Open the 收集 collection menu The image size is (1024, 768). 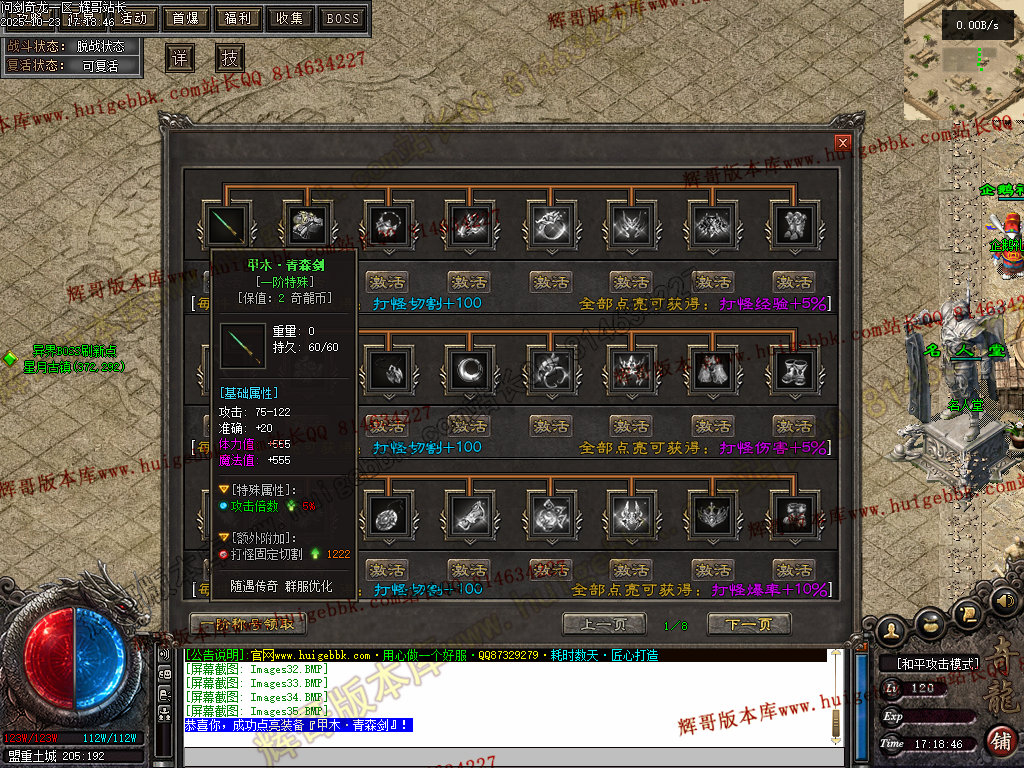tap(290, 18)
